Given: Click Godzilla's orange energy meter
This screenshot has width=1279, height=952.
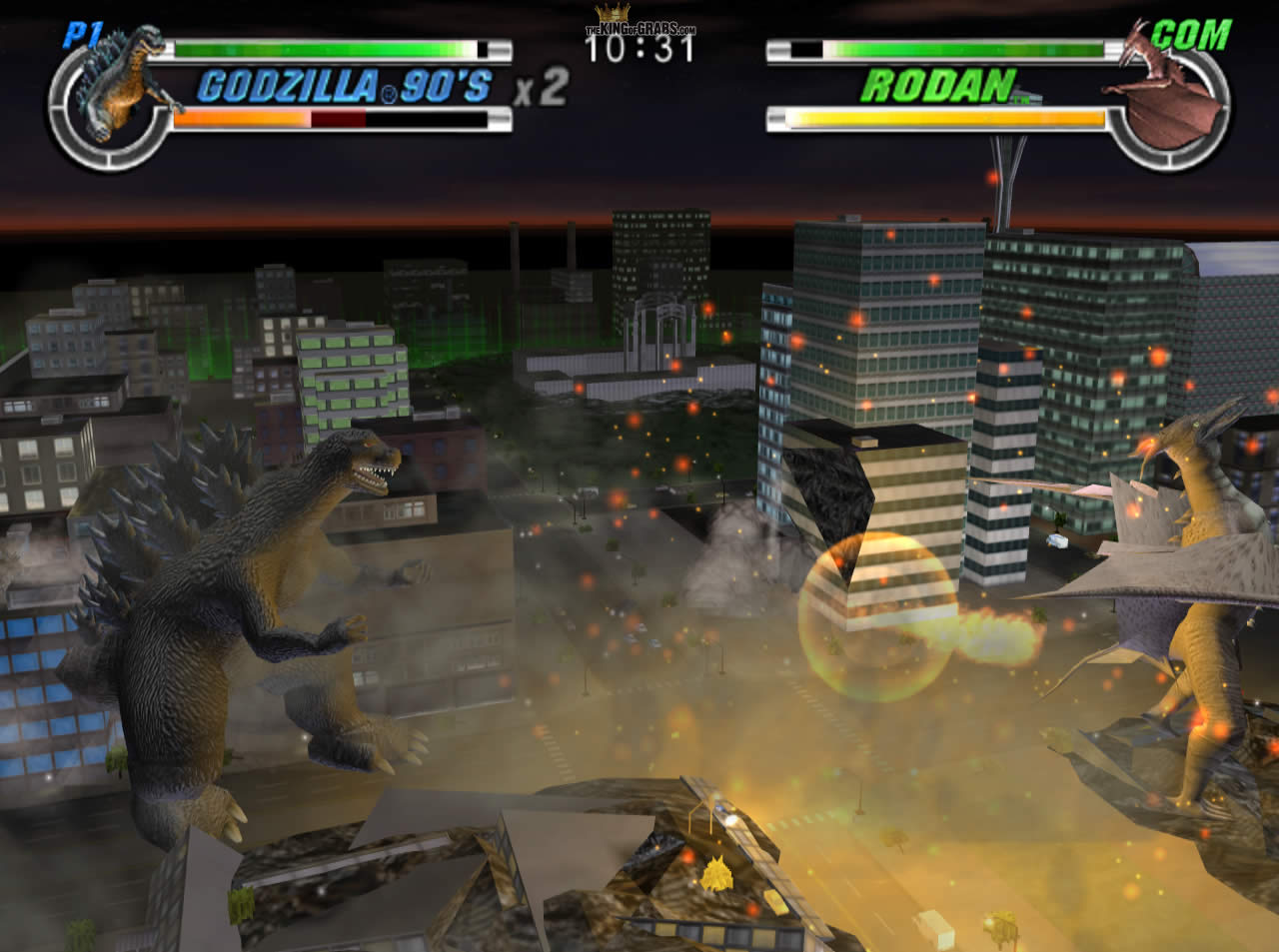Looking at the screenshot, I should (x=240, y=120).
